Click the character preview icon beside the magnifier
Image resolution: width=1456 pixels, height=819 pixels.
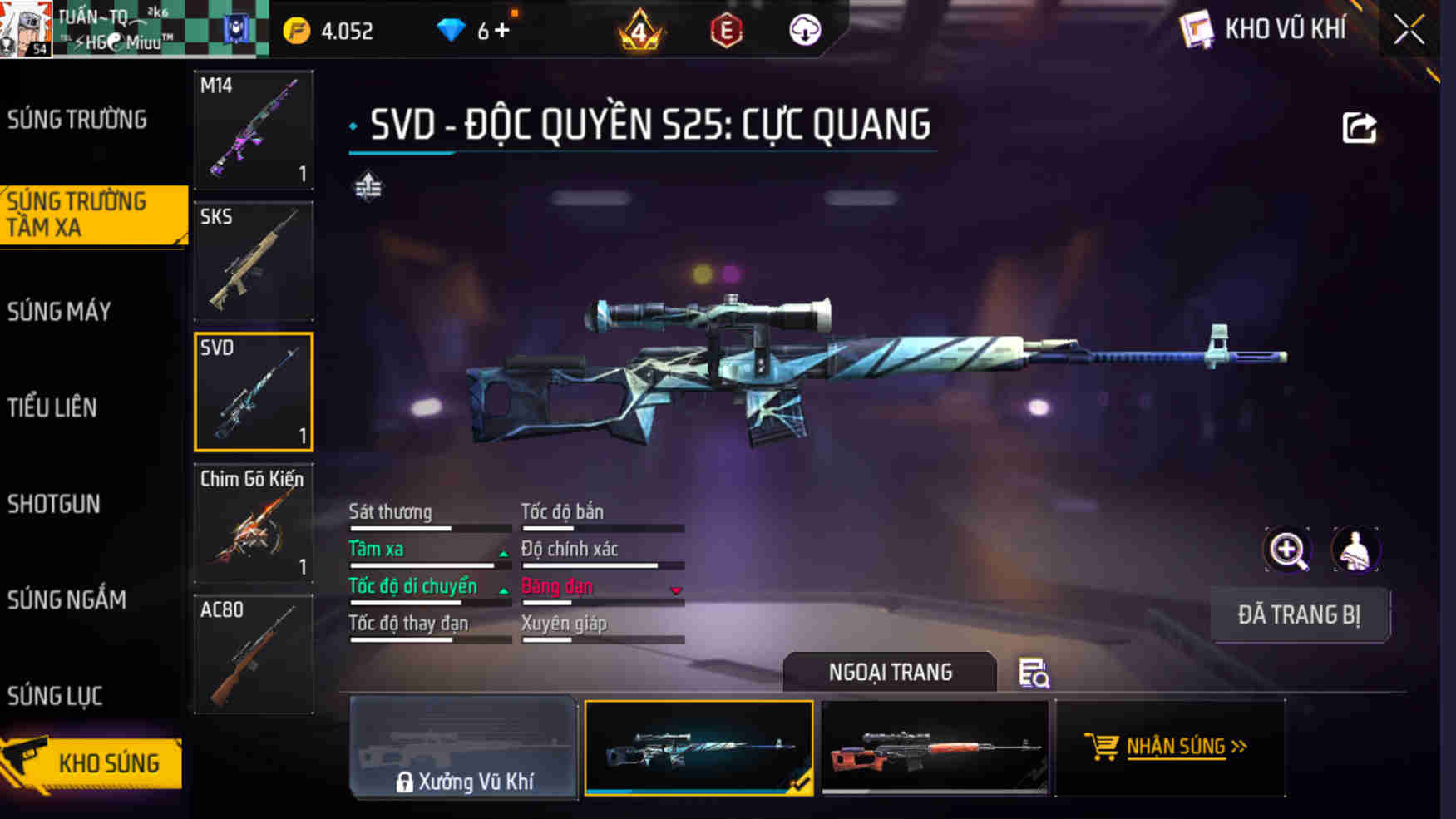pos(1358,550)
